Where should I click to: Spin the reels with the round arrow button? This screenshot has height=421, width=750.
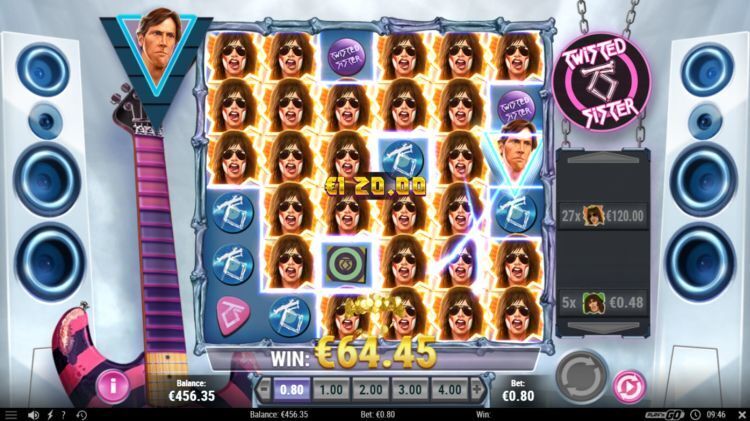[581, 375]
